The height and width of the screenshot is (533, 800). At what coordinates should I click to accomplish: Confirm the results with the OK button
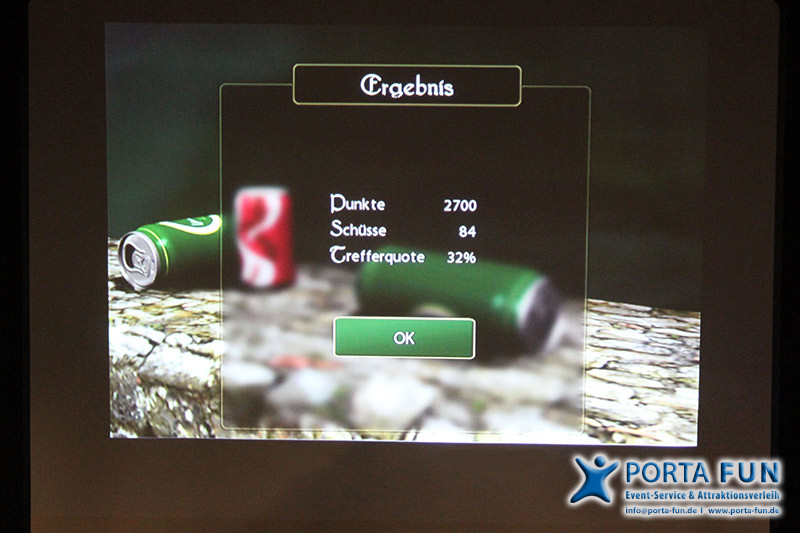(404, 338)
